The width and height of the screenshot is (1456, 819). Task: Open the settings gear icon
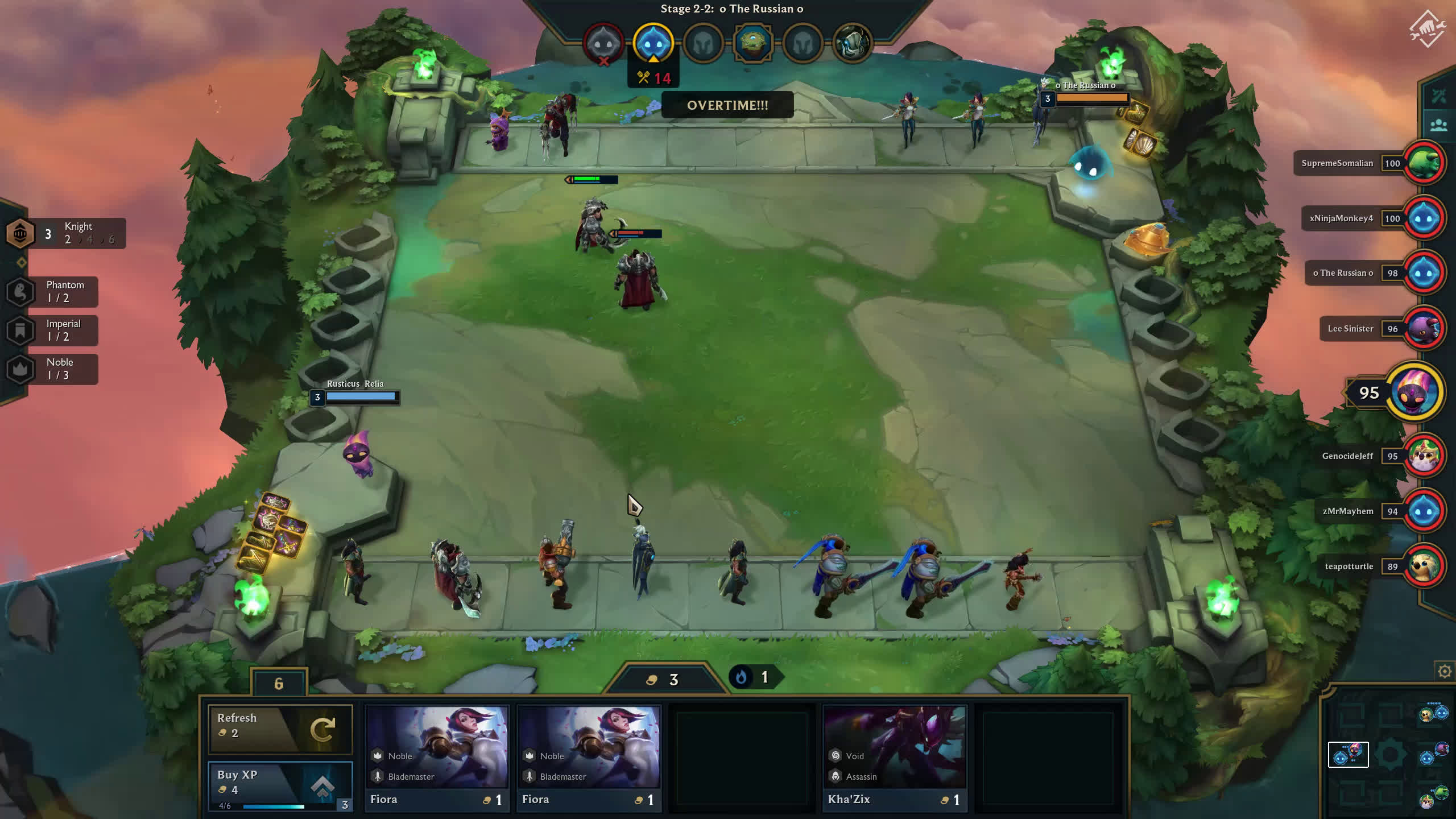[x=1444, y=672]
